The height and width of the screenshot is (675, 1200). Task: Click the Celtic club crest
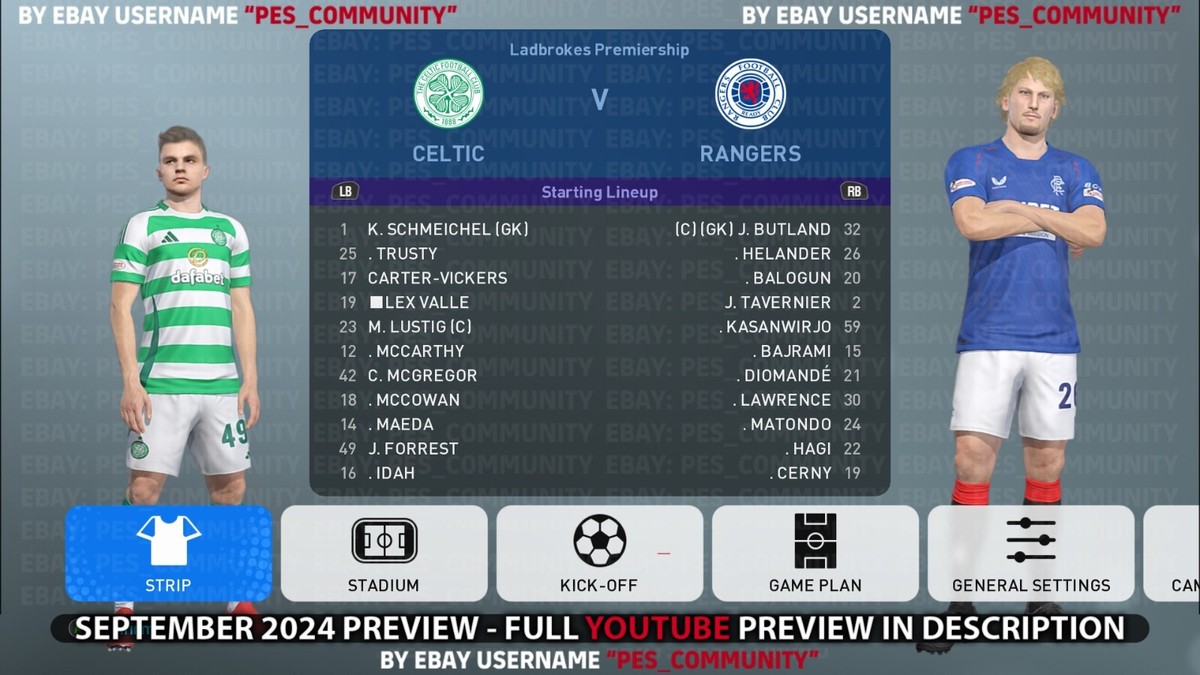(449, 94)
